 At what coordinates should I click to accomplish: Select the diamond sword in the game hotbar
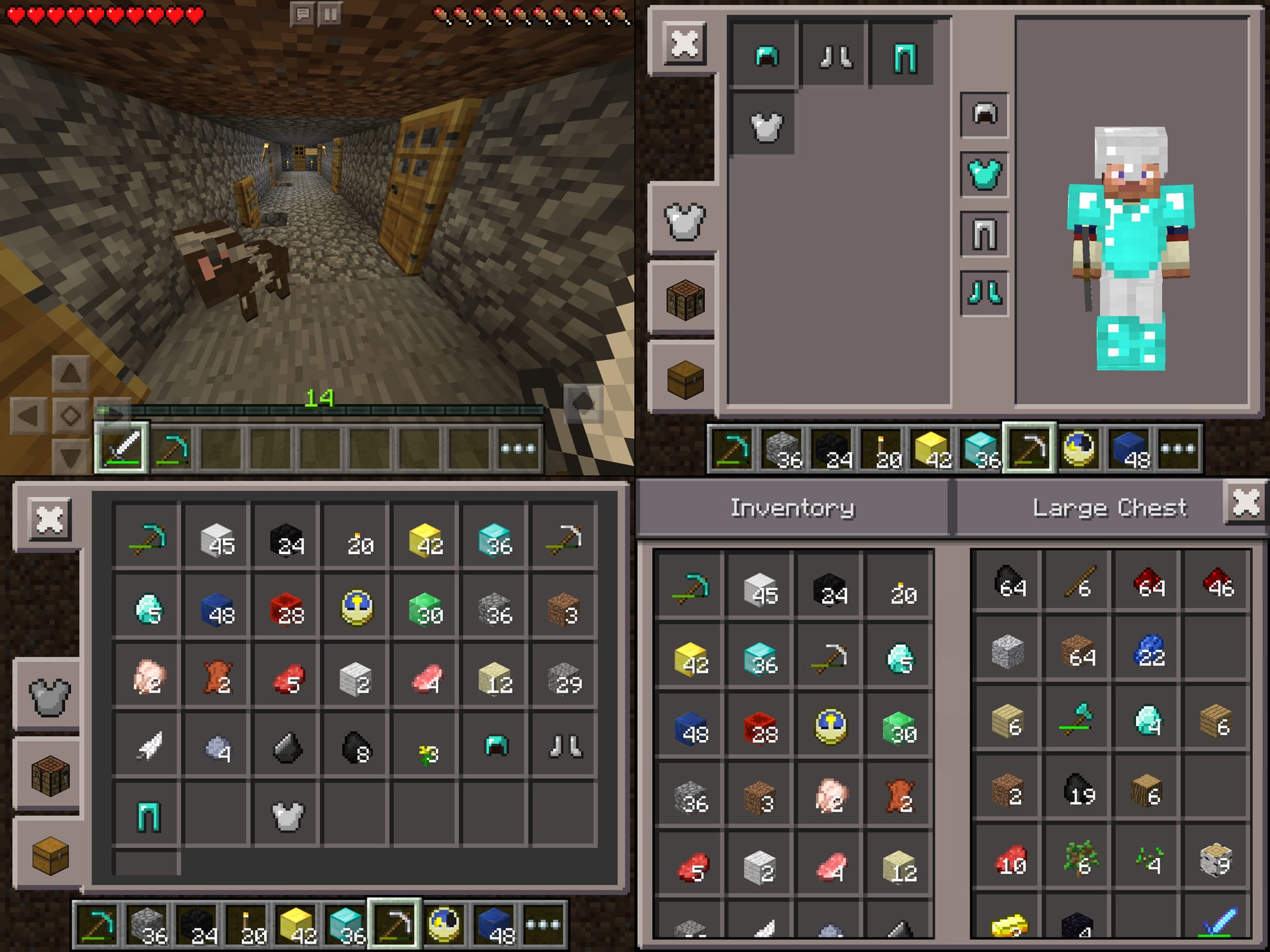tap(121, 447)
